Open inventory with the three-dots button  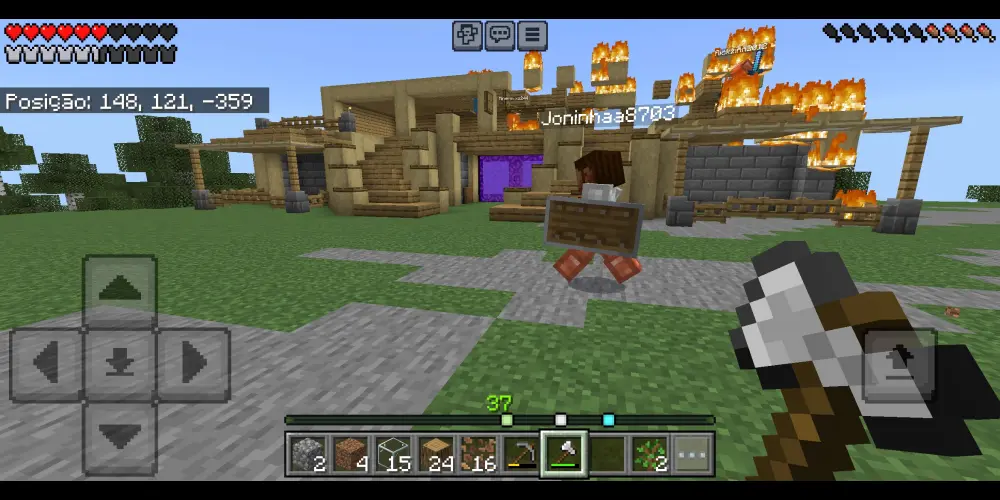click(692, 455)
